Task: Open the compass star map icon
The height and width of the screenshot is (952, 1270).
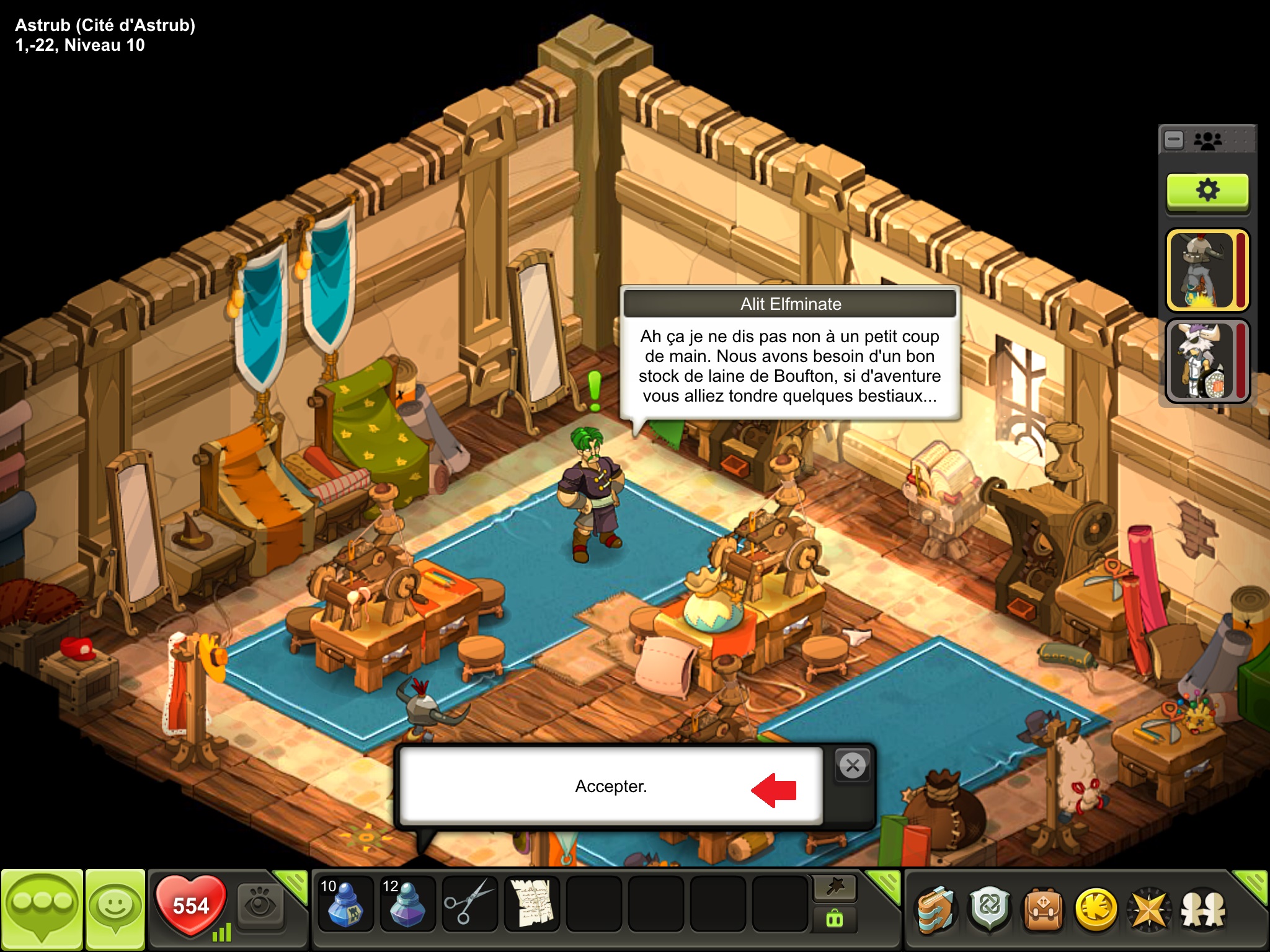Action: [x=1150, y=909]
